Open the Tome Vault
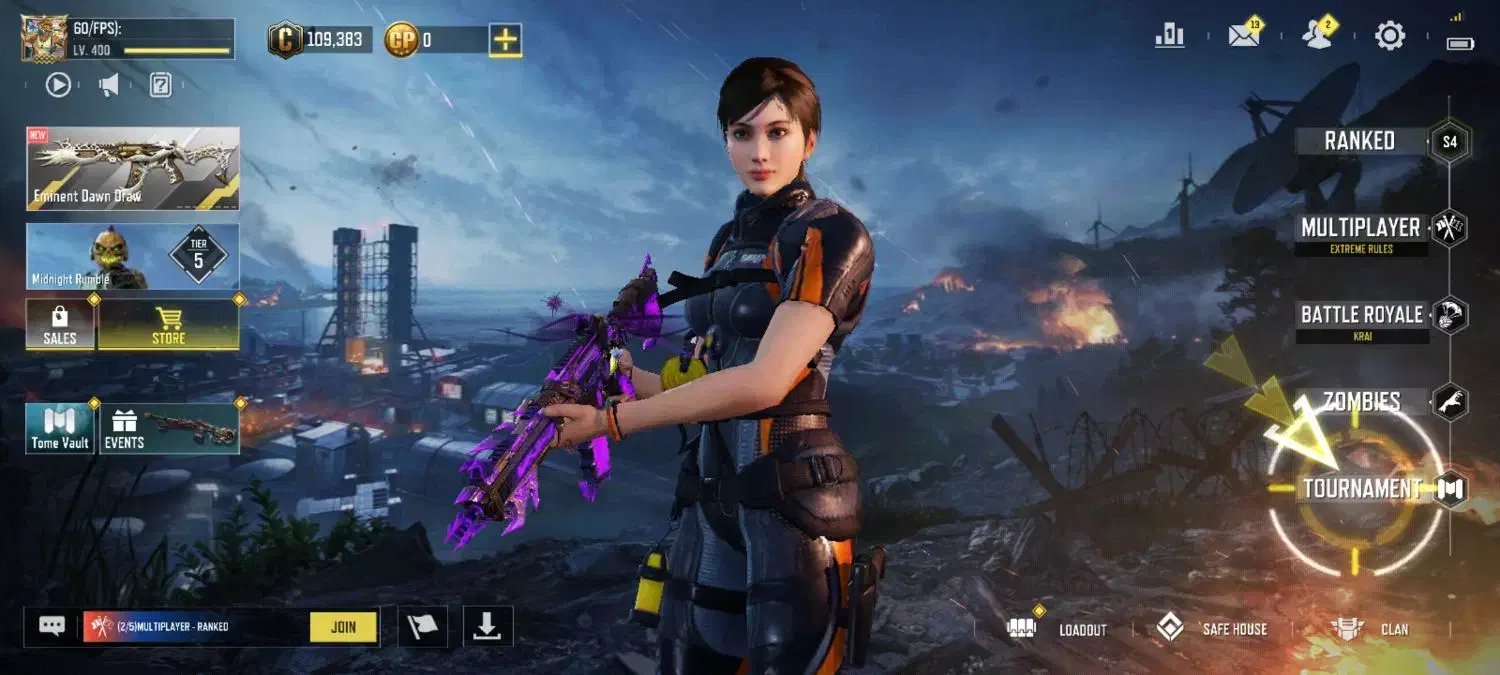Viewport: 1500px width, 675px height. click(x=60, y=429)
